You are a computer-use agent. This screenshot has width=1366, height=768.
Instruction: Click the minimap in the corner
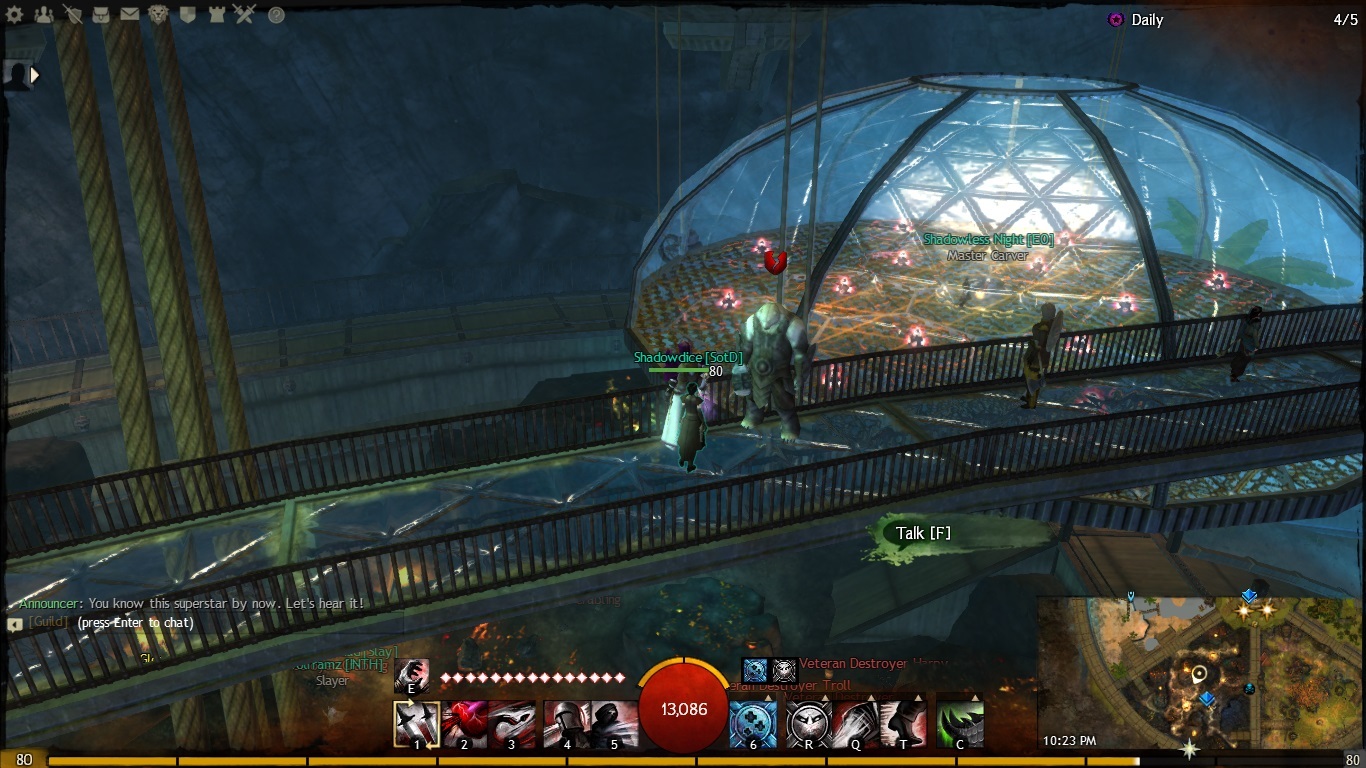point(1200,672)
